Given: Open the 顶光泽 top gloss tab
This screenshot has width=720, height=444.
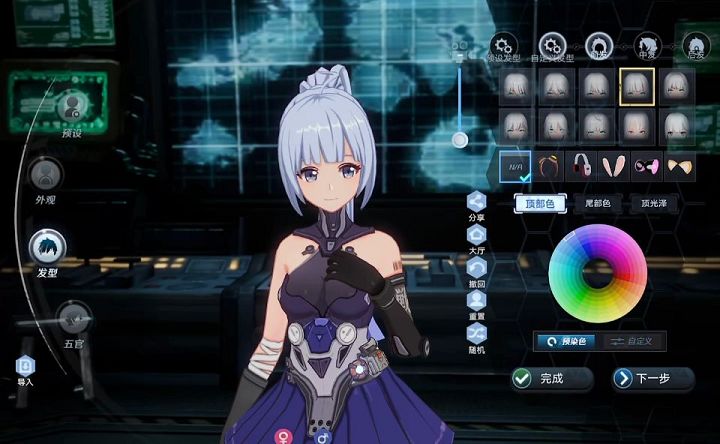Looking at the screenshot, I should click(x=657, y=203).
